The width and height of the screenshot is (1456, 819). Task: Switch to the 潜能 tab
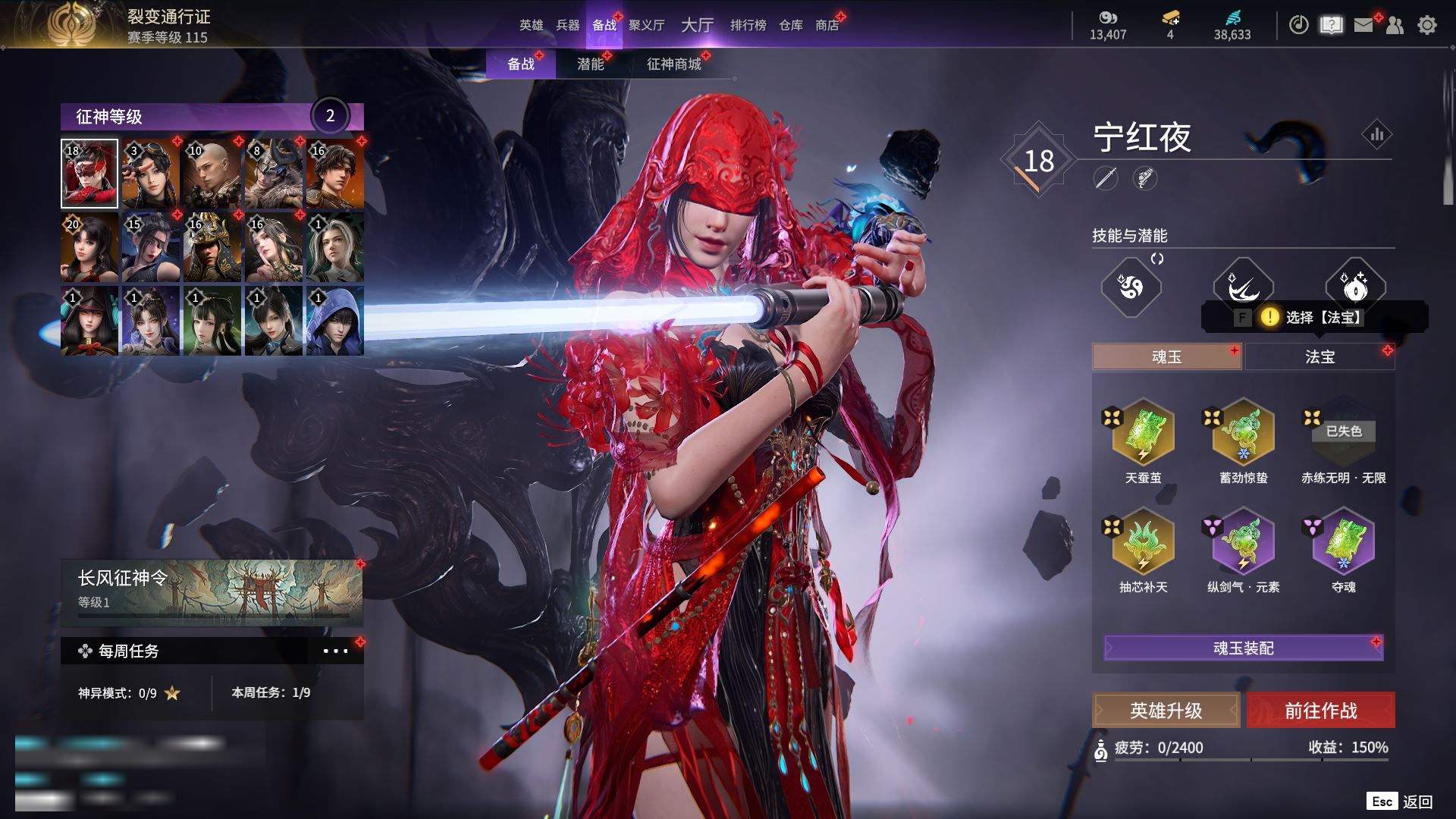click(x=590, y=64)
